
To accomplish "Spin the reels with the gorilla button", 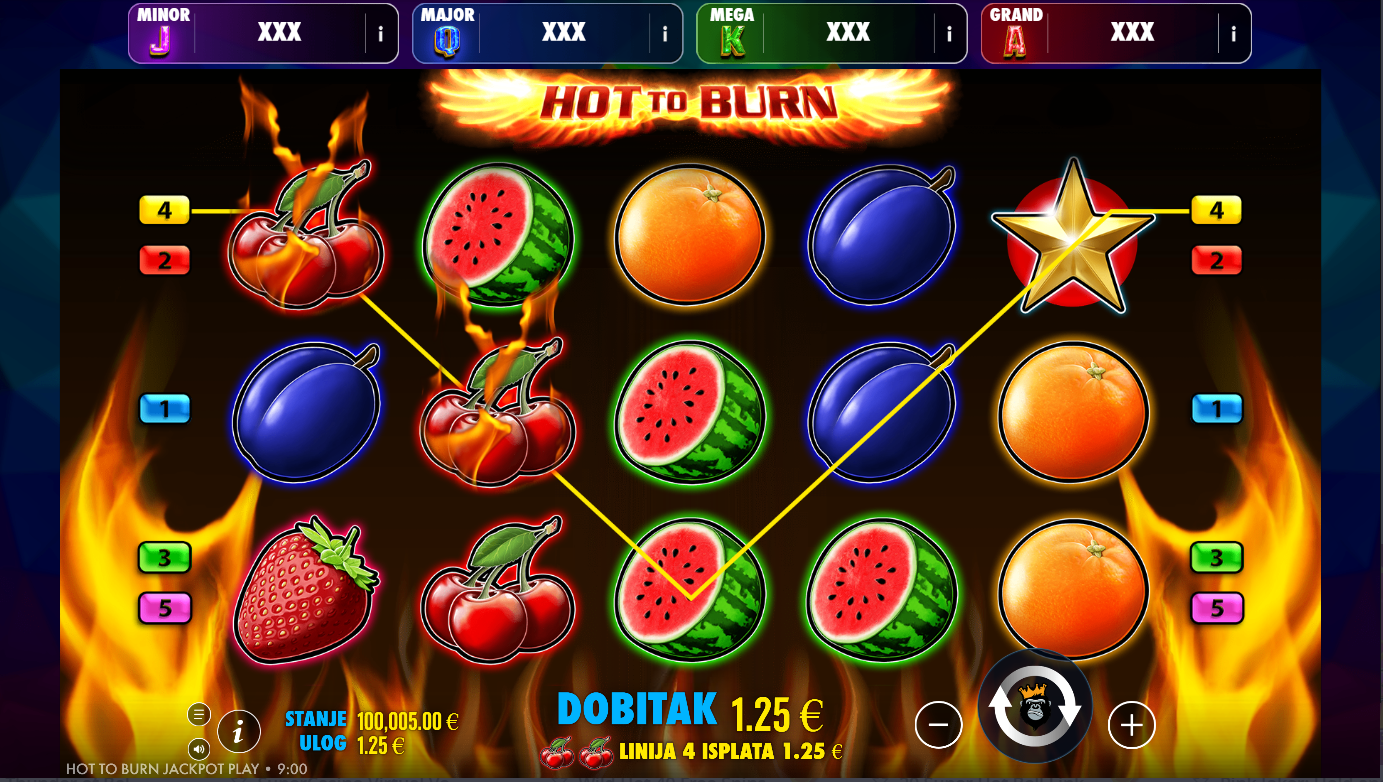I will (x=1034, y=706).
